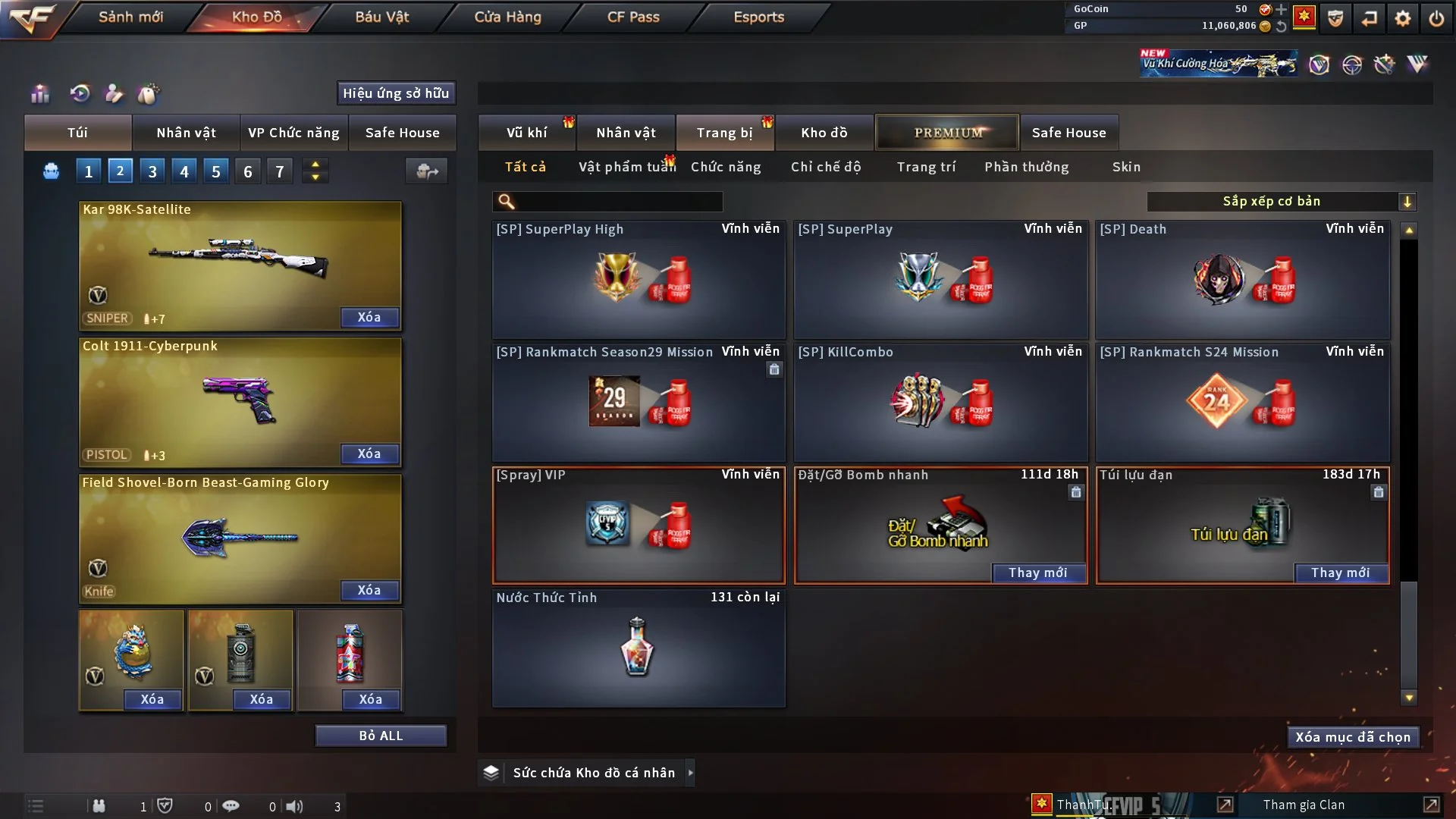Go to the Sảnh mới lobby
This screenshot has width=1456, height=819.
click(130, 17)
